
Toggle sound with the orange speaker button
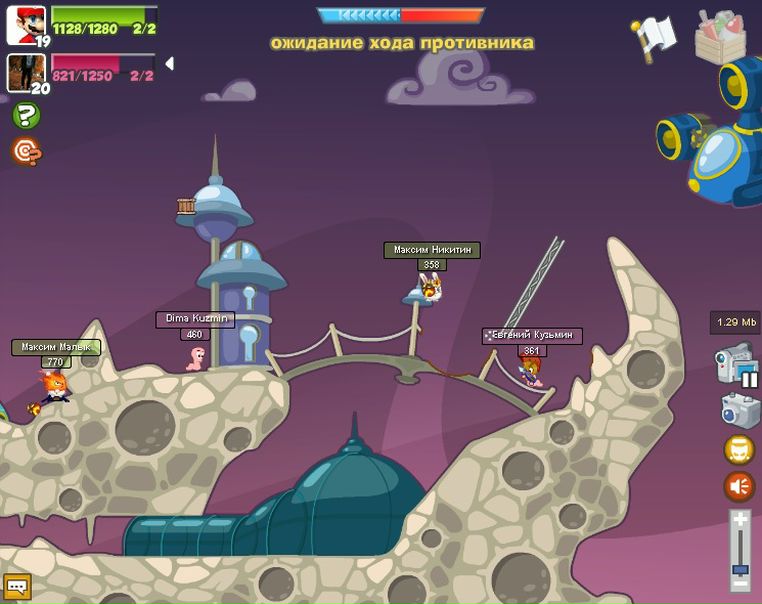point(739,487)
